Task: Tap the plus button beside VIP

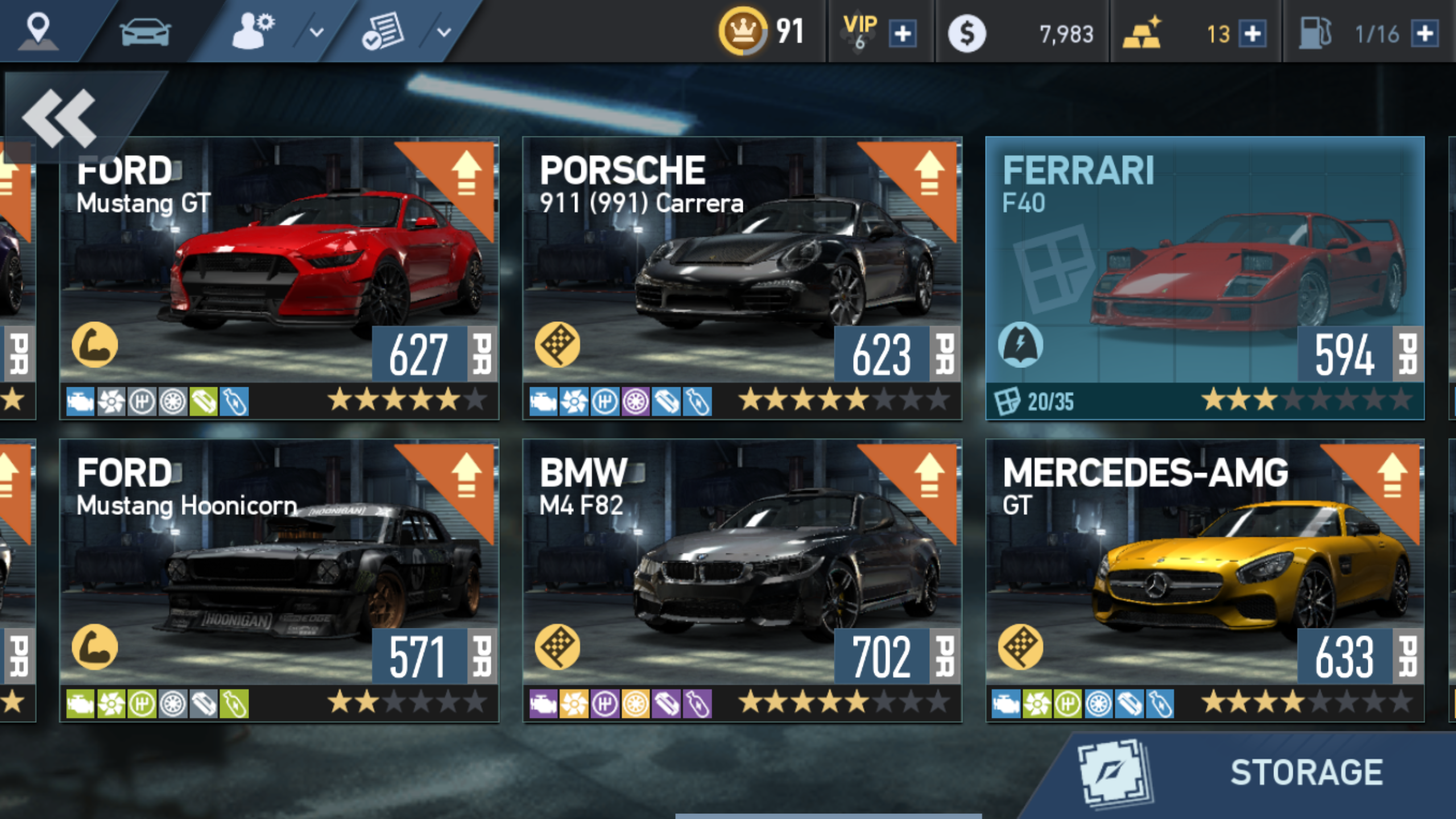Action: click(x=903, y=34)
